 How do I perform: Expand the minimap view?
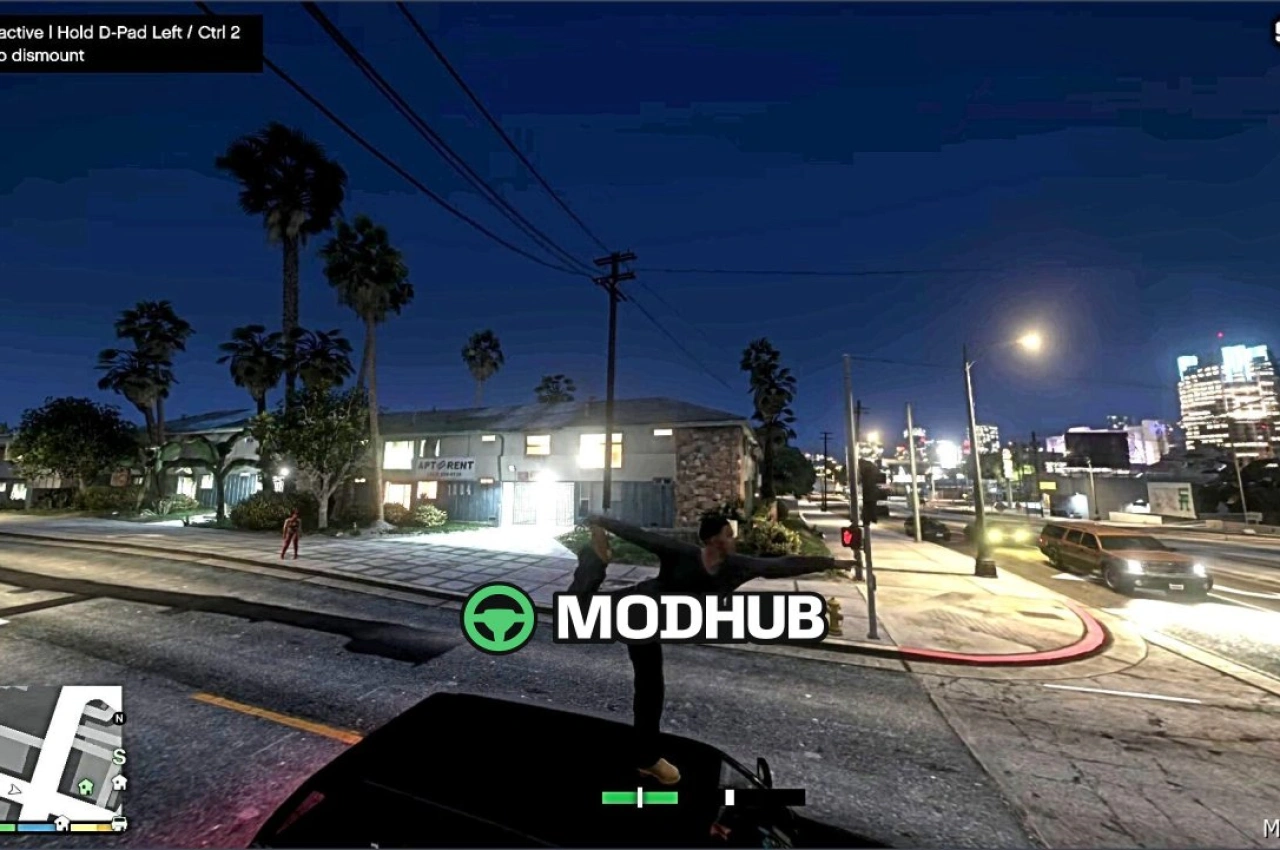[x=60, y=760]
